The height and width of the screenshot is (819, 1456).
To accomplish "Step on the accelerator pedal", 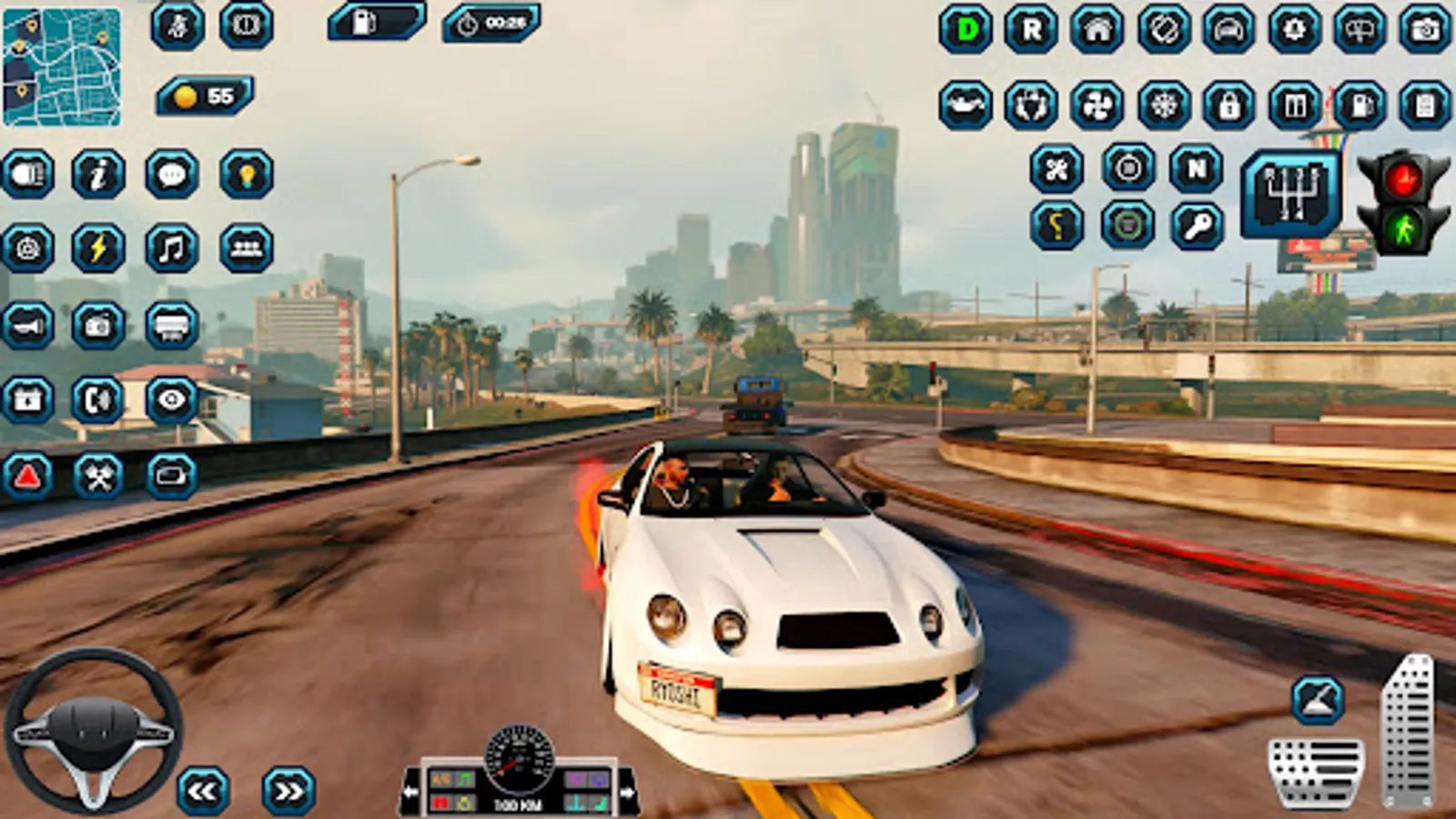I will click(x=1408, y=730).
